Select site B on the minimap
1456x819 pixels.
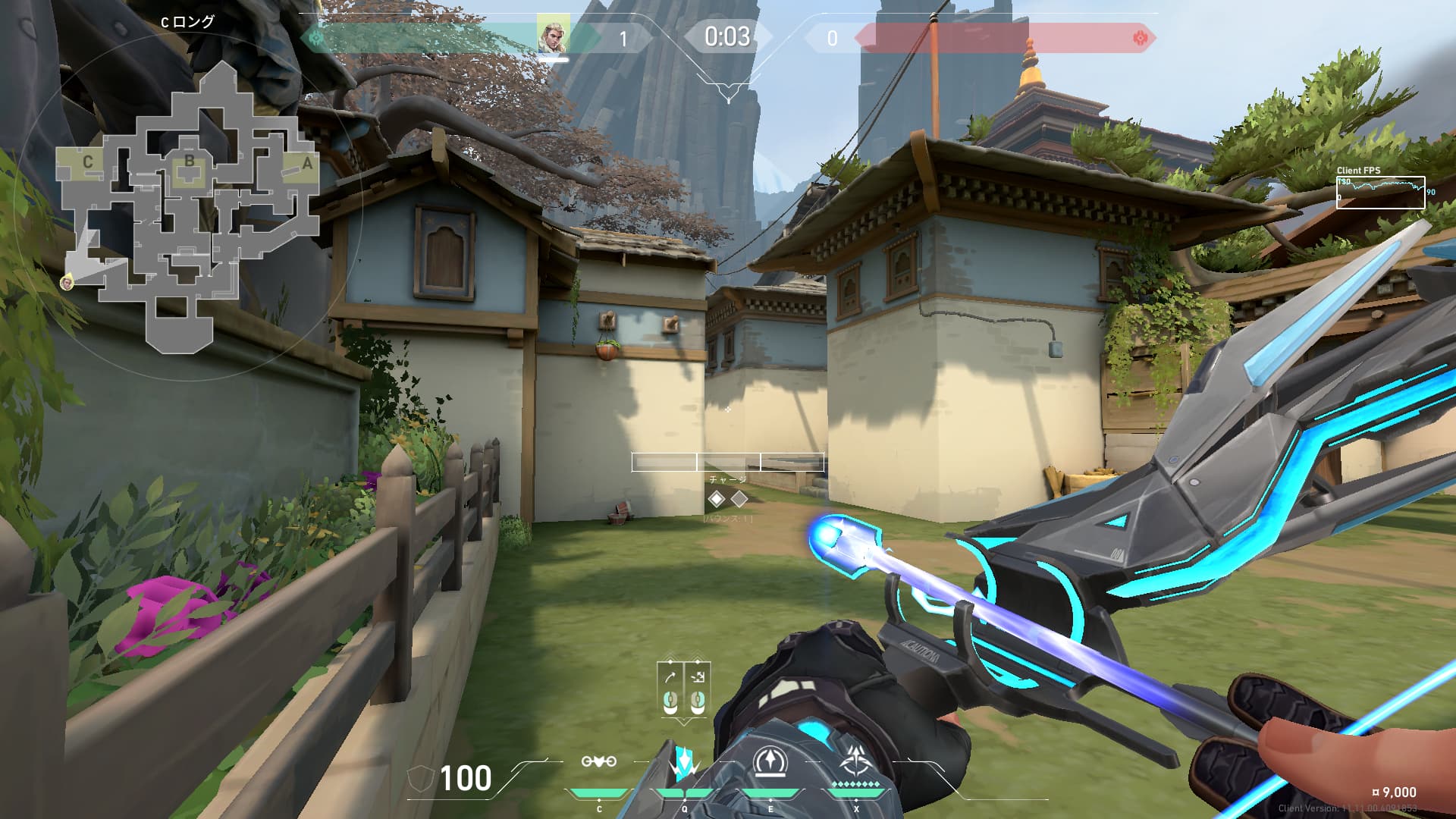(x=189, y=162)
